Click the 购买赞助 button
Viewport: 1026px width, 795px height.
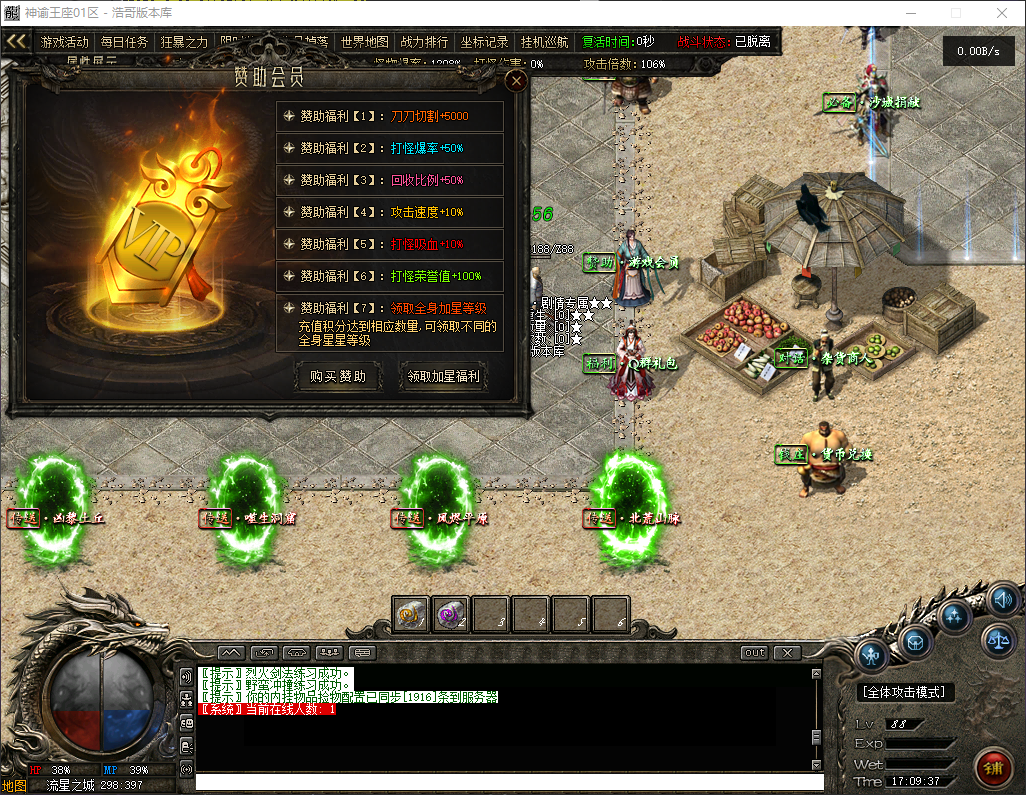[x=338, y=377]
